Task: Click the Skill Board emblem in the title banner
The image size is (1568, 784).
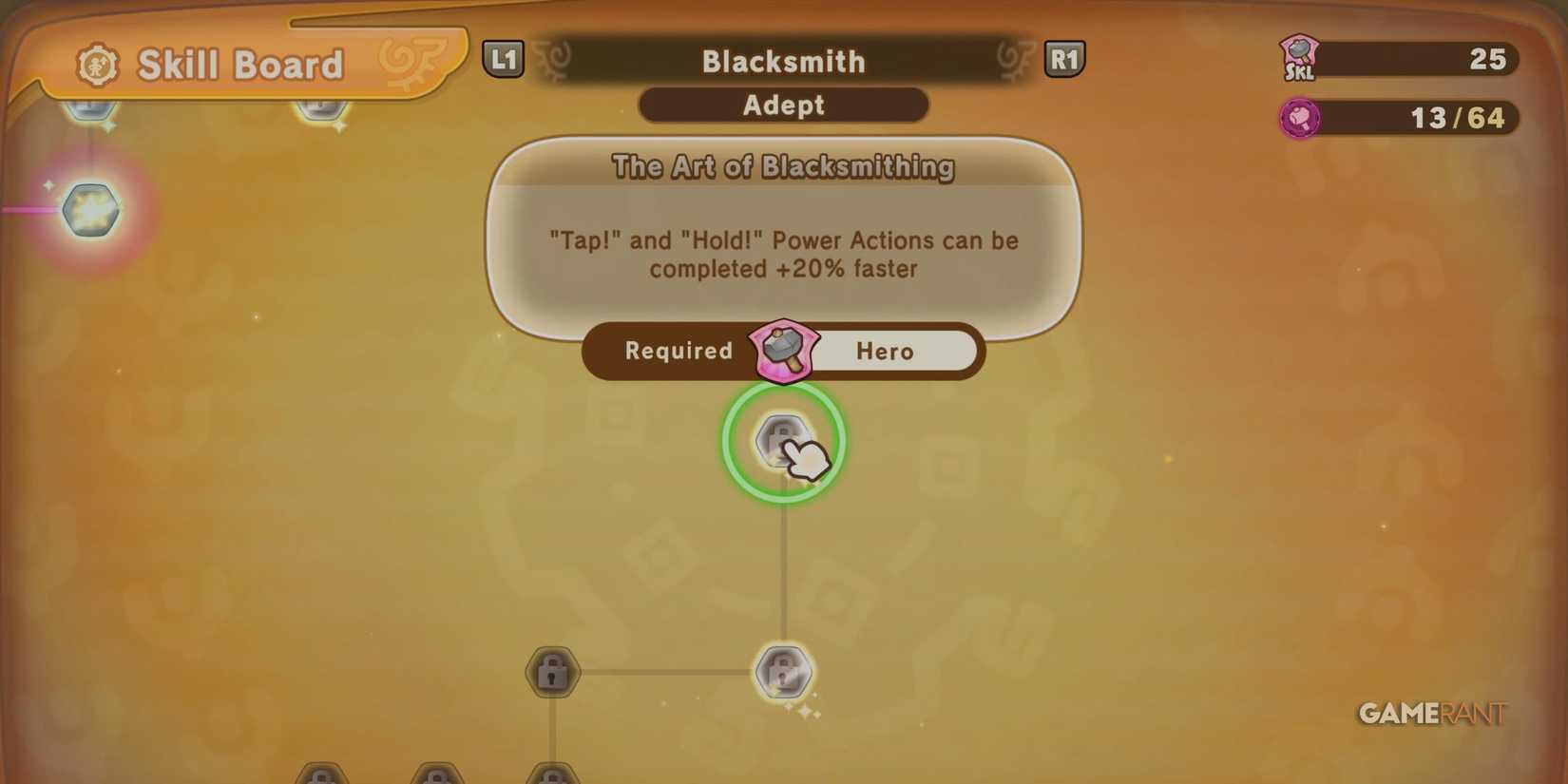Action: [100, 64]
